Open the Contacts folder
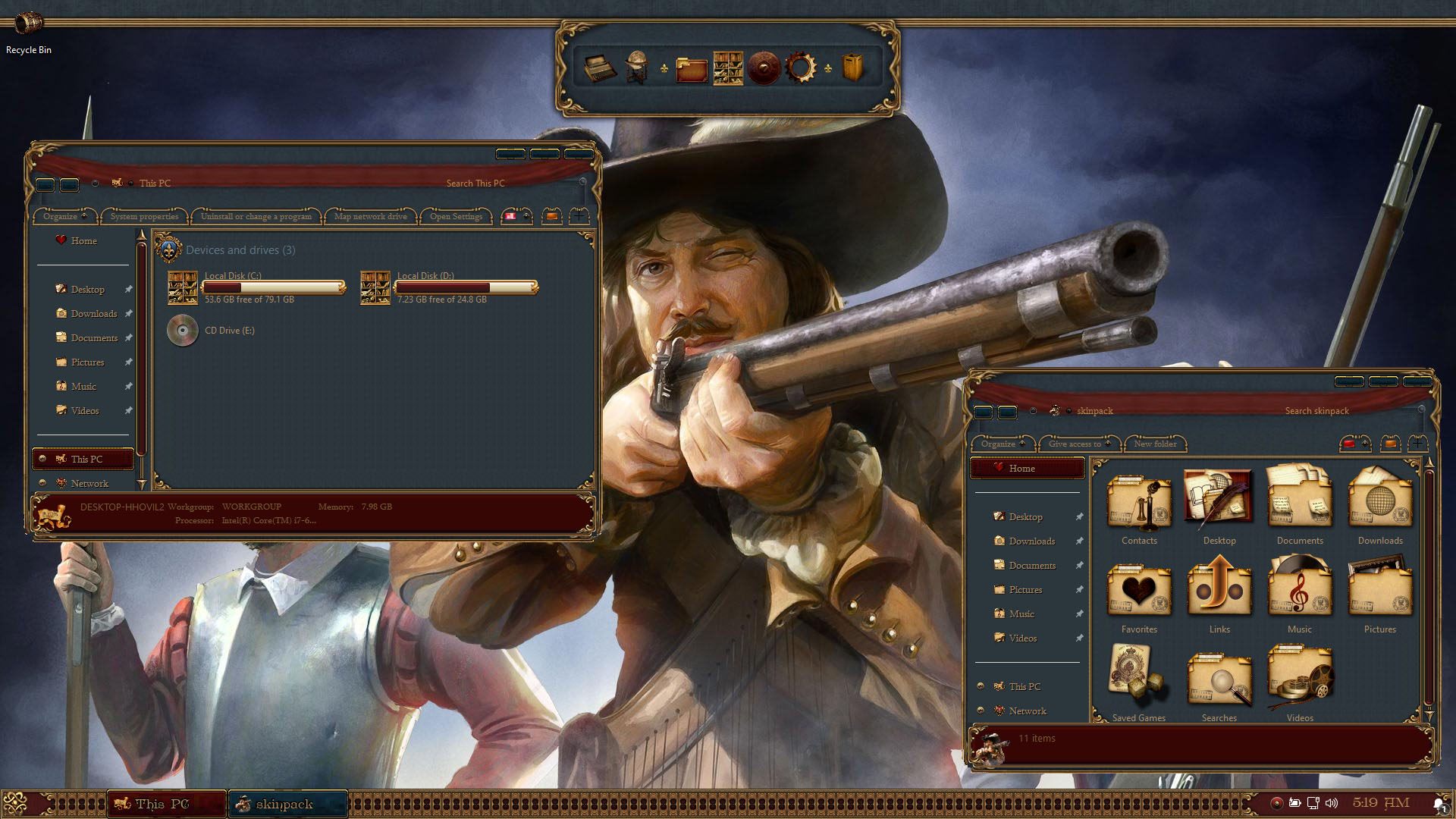 click(x=1139, y=506)
